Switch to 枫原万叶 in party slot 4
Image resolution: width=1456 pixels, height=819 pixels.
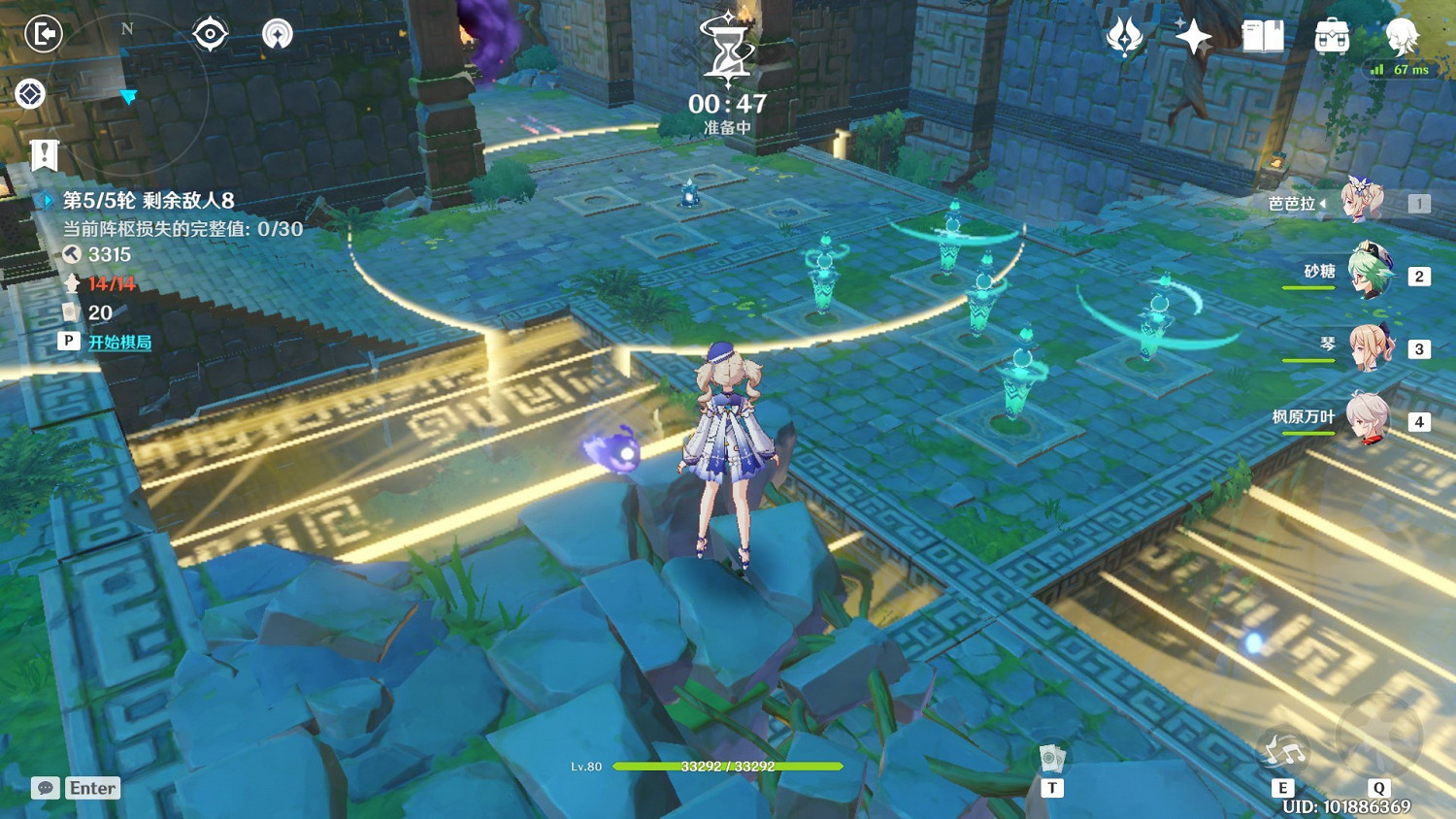(1371, 420)
